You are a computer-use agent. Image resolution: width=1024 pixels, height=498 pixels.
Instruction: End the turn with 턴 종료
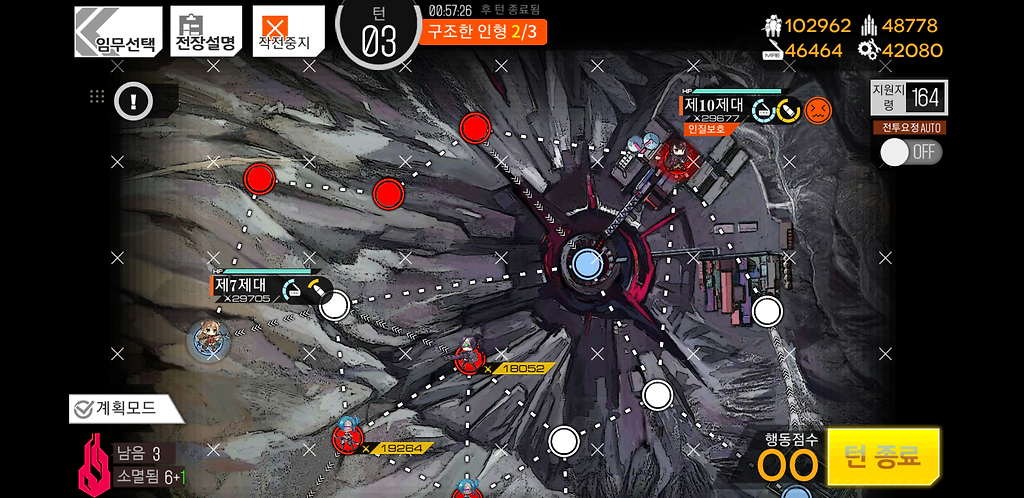click(x=883, y=457)
